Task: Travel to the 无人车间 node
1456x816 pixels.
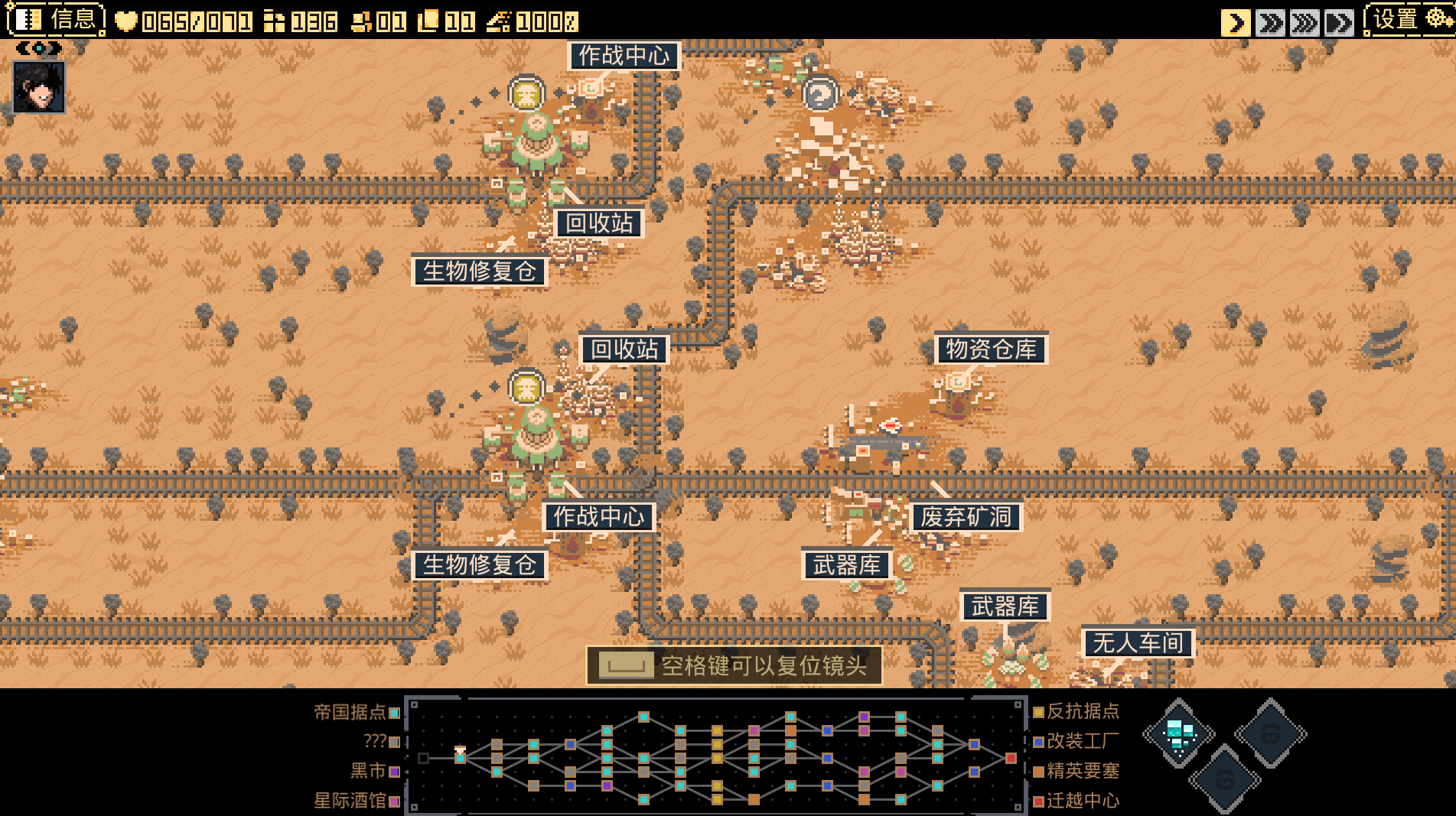Action: pos(1138,643)
